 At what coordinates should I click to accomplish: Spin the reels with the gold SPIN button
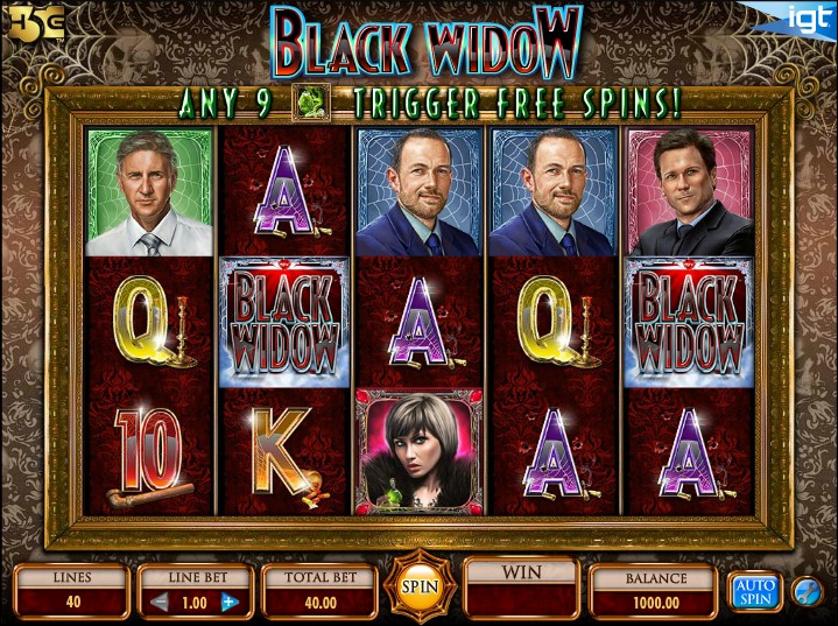419,586
